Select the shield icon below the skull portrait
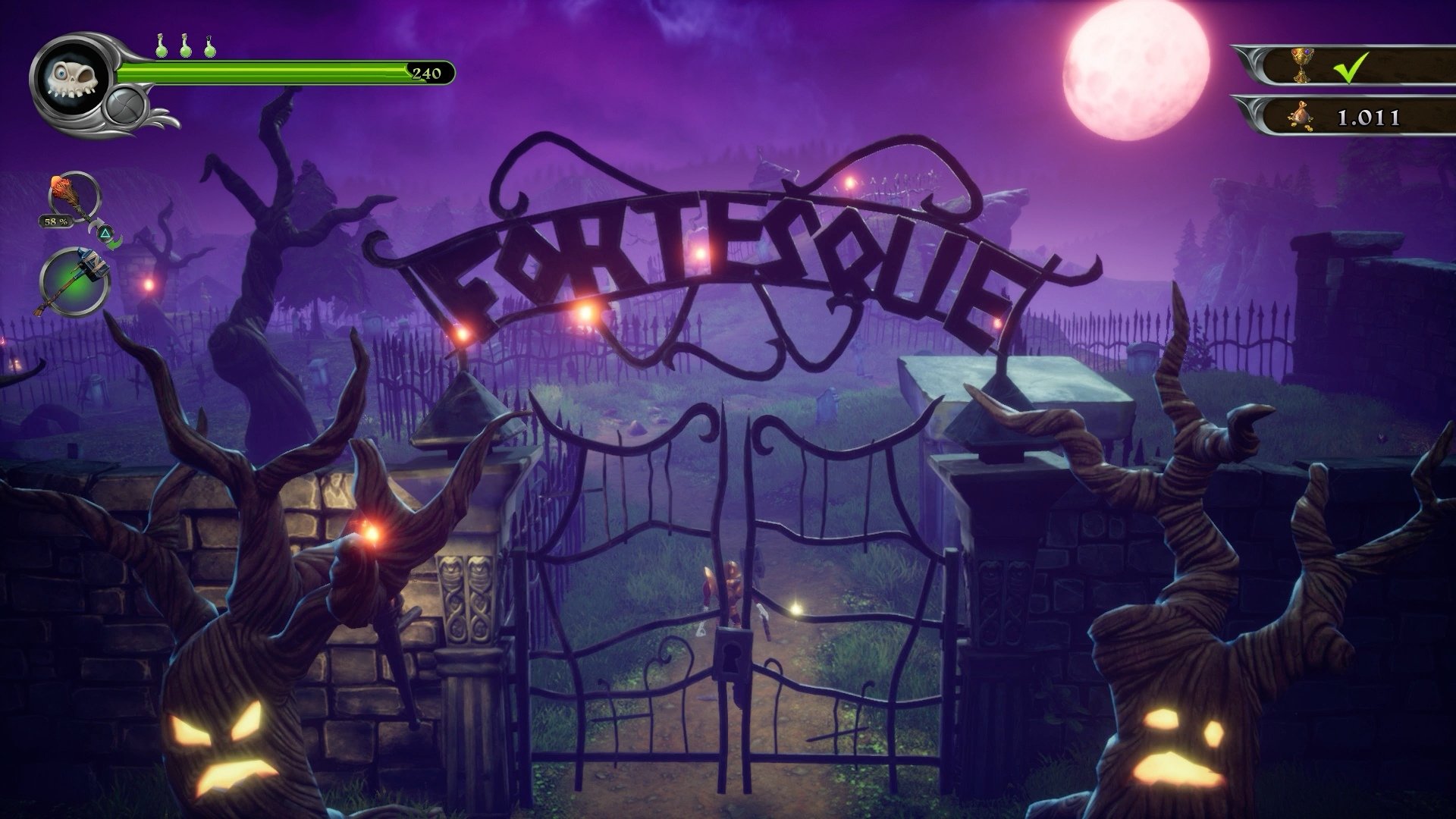 (125, 104)
